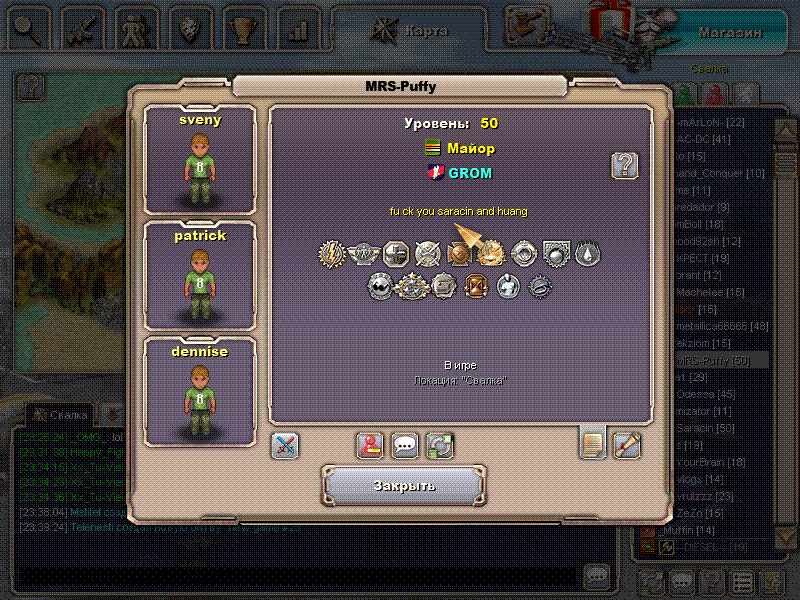800x600 pixels.
Task: Open the magnifying glass search tab
Action: [27, 29]
